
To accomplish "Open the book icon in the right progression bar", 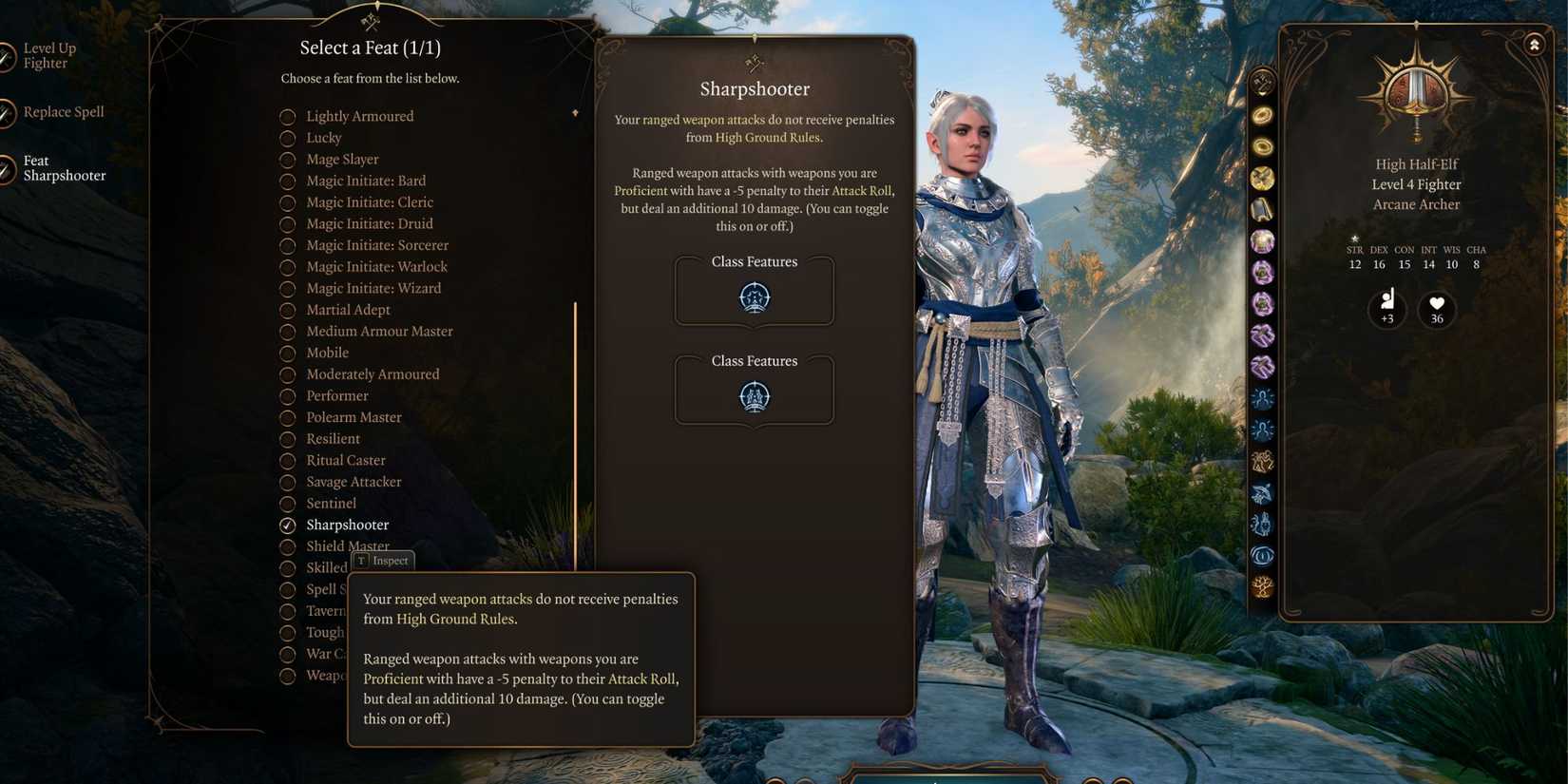I will click(x=1262, y=209).
